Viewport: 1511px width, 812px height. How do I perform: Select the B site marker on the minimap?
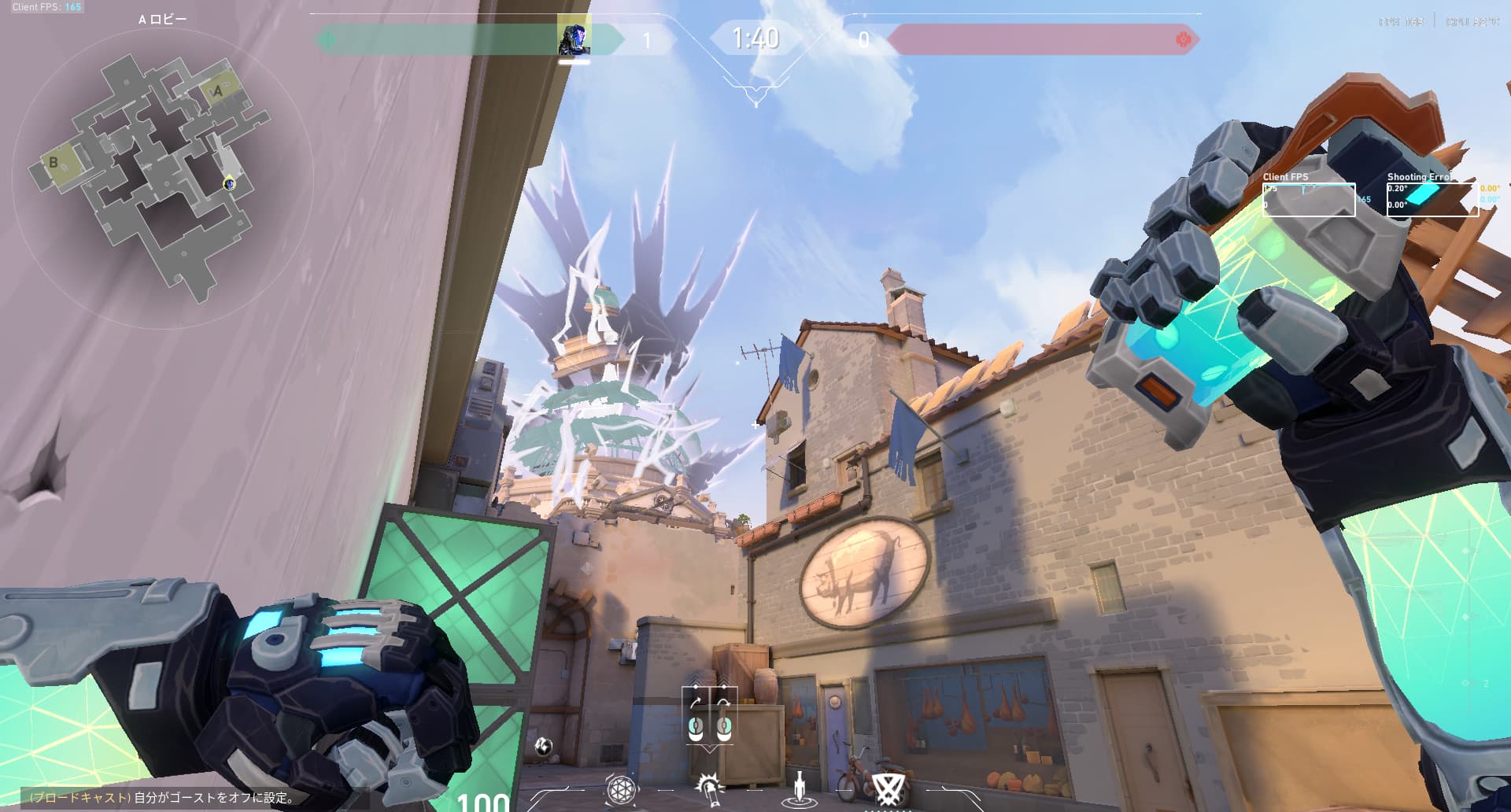tap(54, 163)
